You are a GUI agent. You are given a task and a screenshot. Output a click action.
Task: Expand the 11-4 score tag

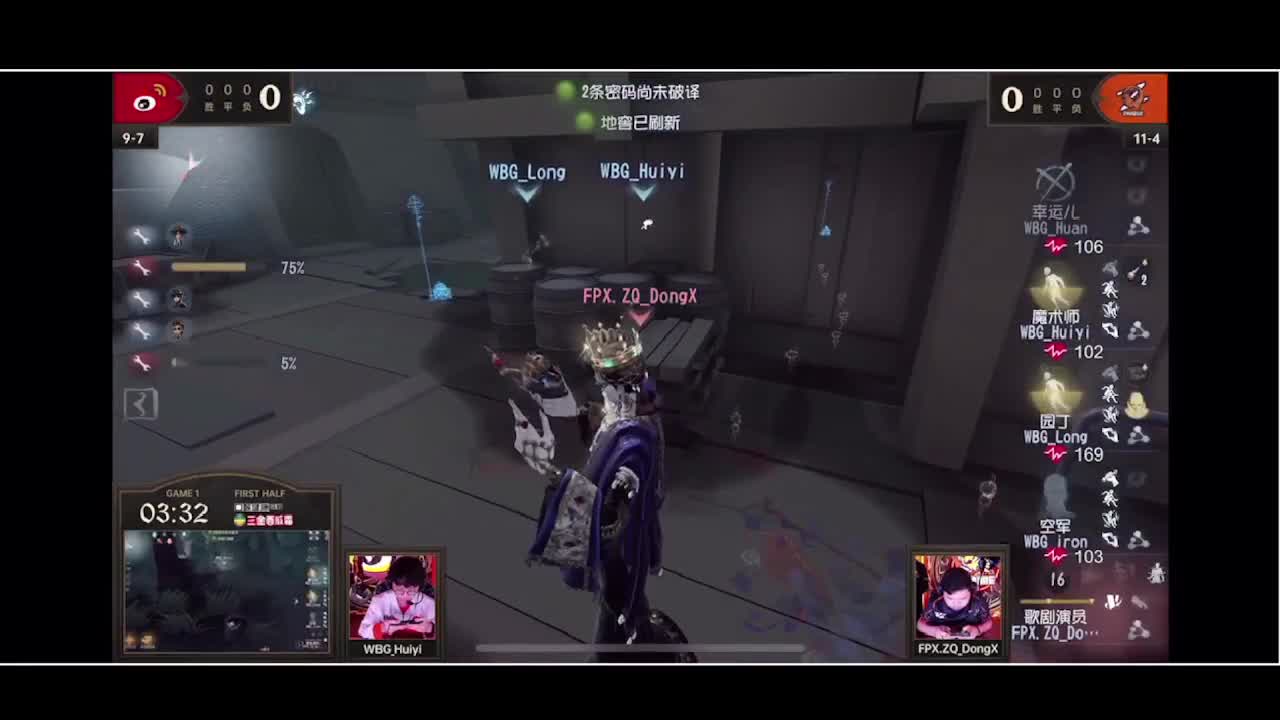coord(1146,138)
